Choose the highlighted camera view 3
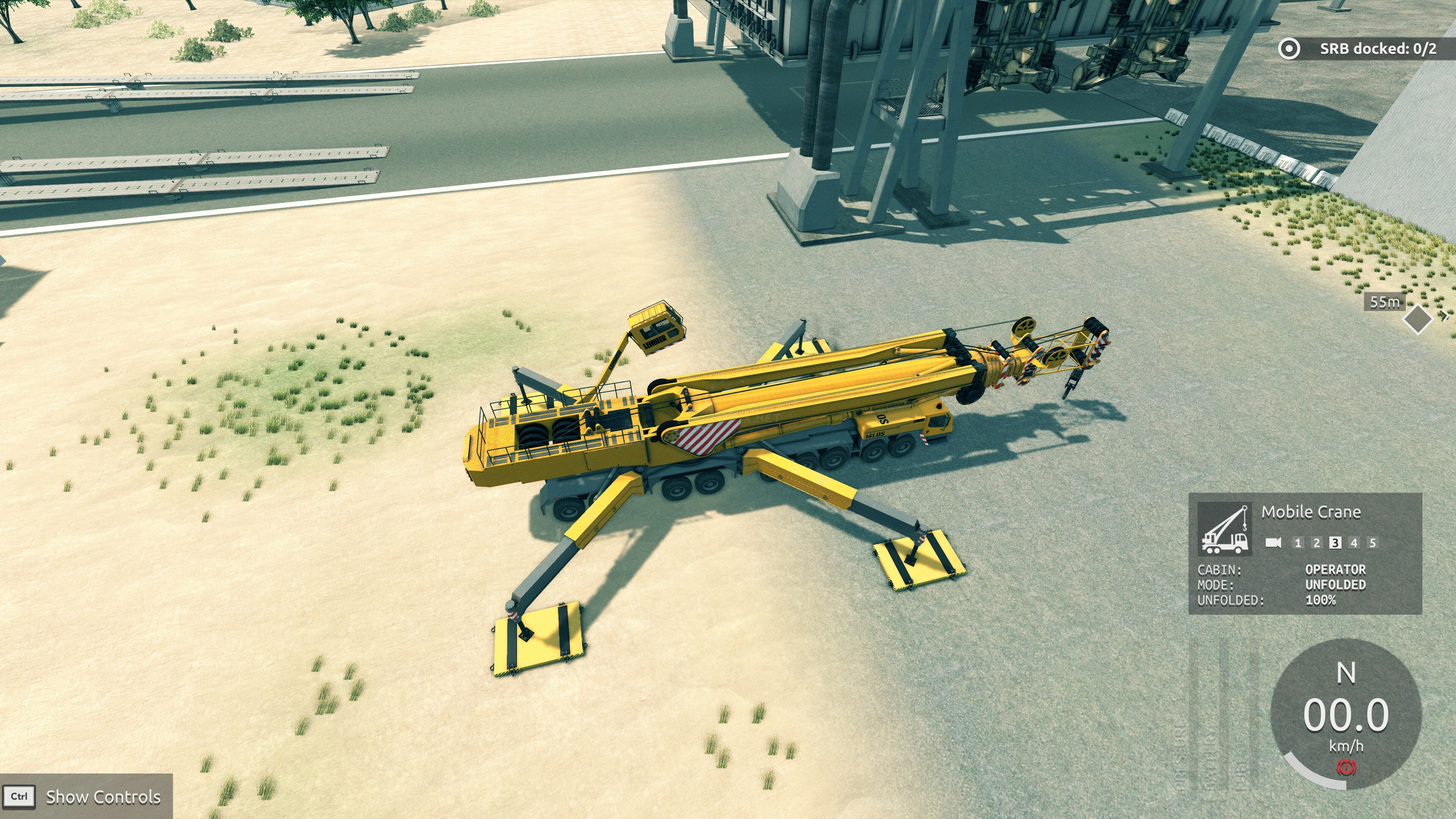This screenshot has height=819, width=1456. point(1335,543)
